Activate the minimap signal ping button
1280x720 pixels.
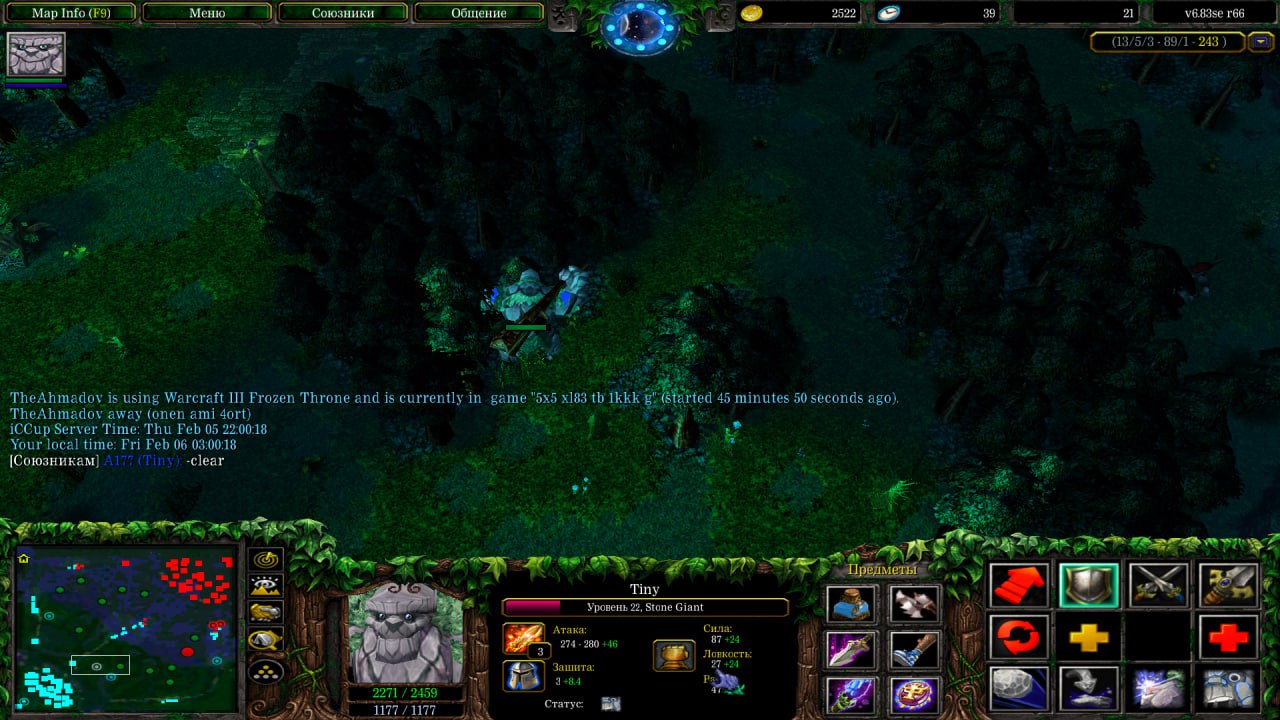pos(266,559)
